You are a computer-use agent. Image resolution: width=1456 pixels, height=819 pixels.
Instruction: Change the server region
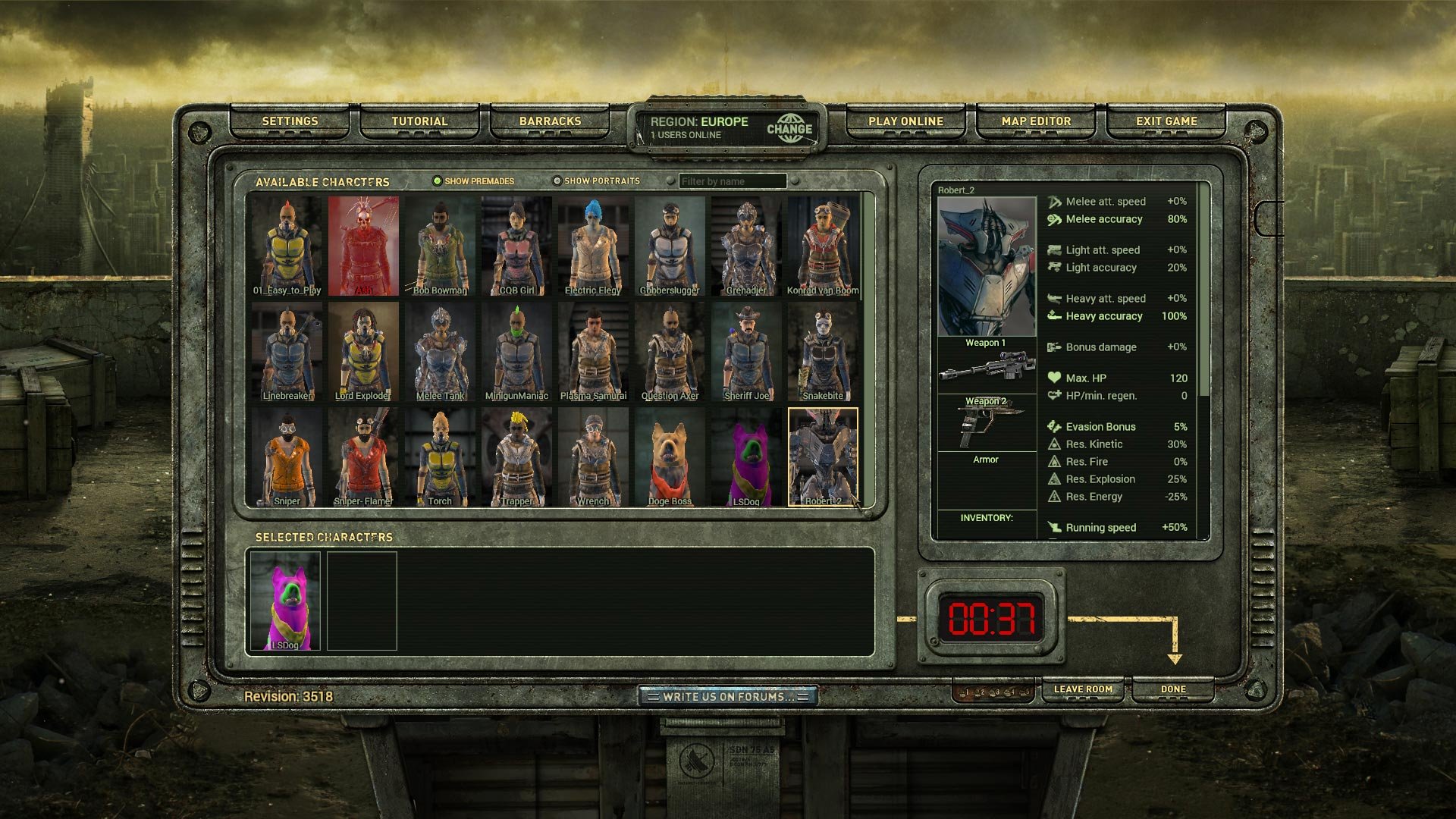[789, 129]
